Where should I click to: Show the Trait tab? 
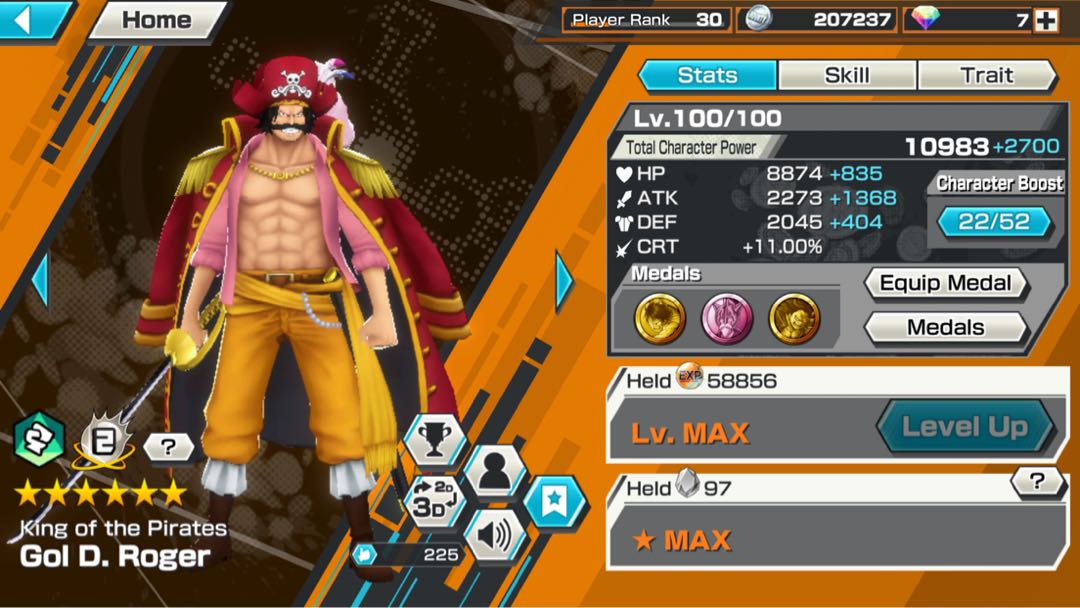[986, 75]
